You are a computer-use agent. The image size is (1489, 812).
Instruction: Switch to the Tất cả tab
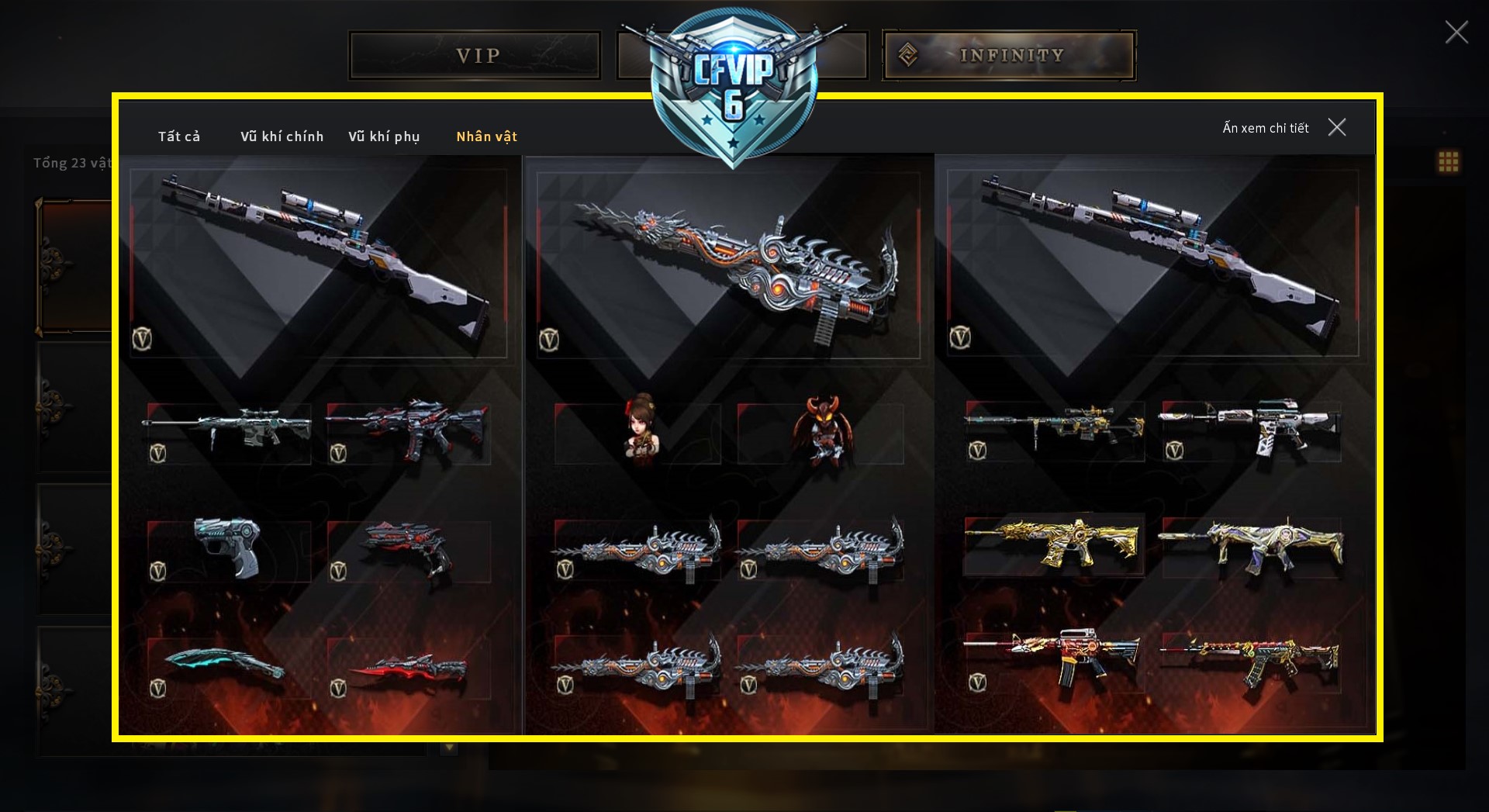click(179, 136)
